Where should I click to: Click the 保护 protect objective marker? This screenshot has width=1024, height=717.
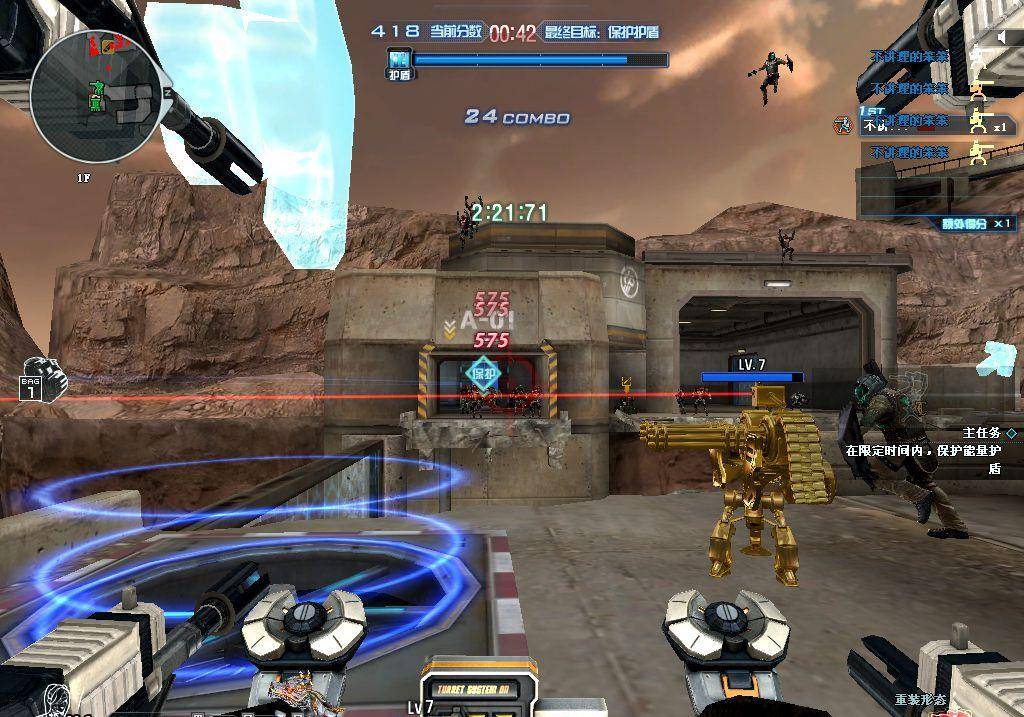(x=484, y=374)
